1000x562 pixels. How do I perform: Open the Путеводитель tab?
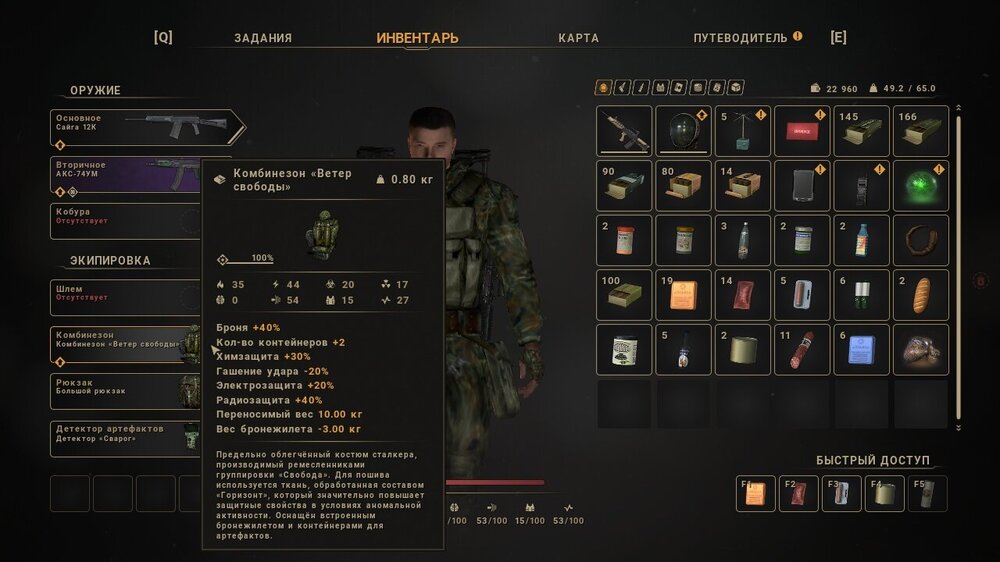coord(741,38)
